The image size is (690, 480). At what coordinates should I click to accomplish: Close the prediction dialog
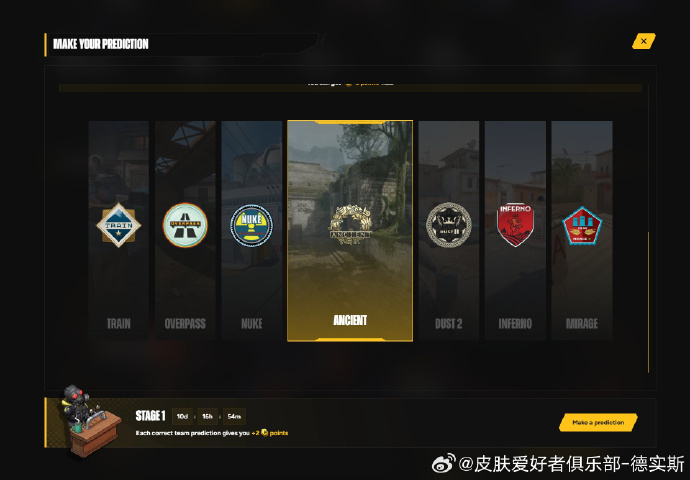point(644,41)
